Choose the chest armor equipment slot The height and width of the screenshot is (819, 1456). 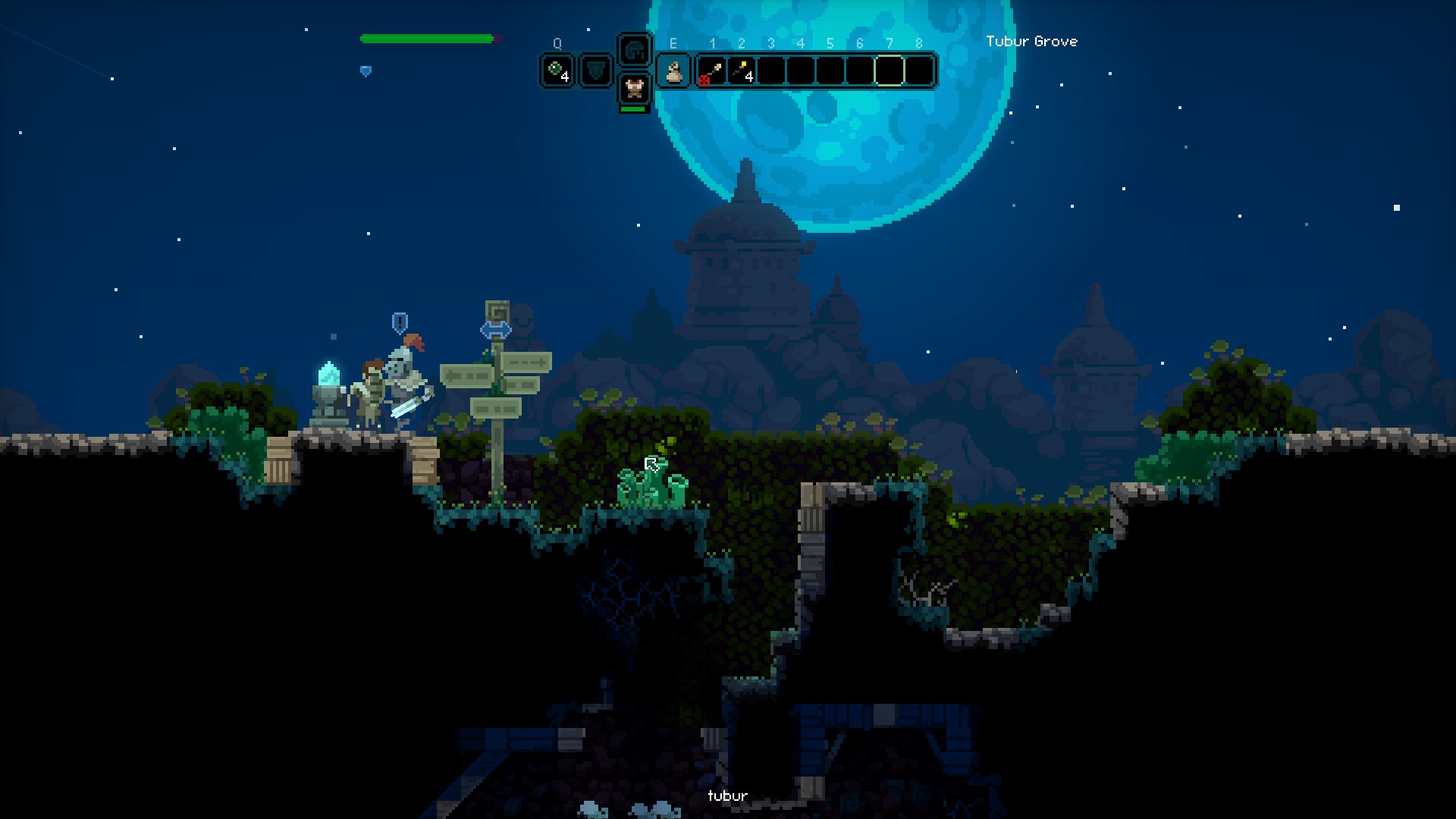[634, 88]
